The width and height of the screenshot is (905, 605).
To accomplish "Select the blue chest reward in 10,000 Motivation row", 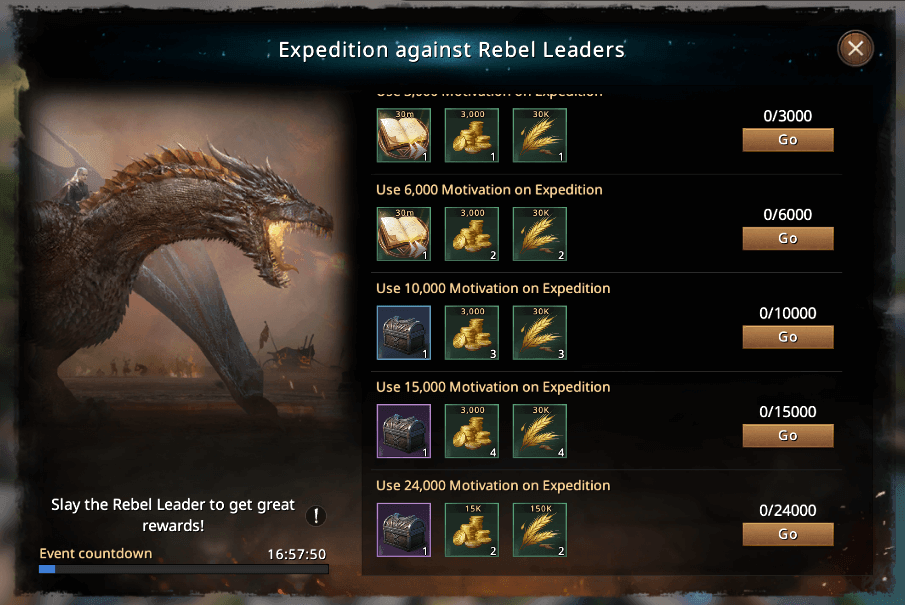I will click(404, 333).
